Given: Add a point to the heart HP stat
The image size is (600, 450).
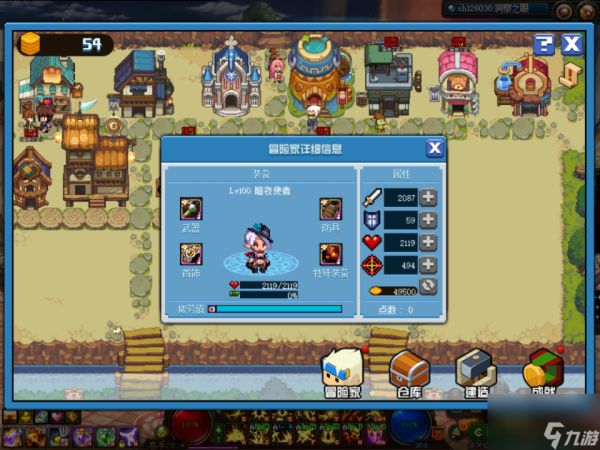Looking at the screenshot, I should click(428, 243).
